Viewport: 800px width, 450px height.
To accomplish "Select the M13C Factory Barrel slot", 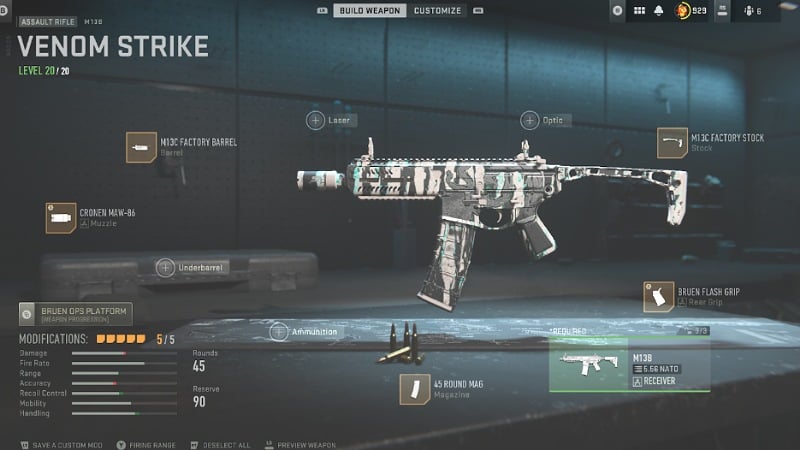I will click(x=141, y=147).
